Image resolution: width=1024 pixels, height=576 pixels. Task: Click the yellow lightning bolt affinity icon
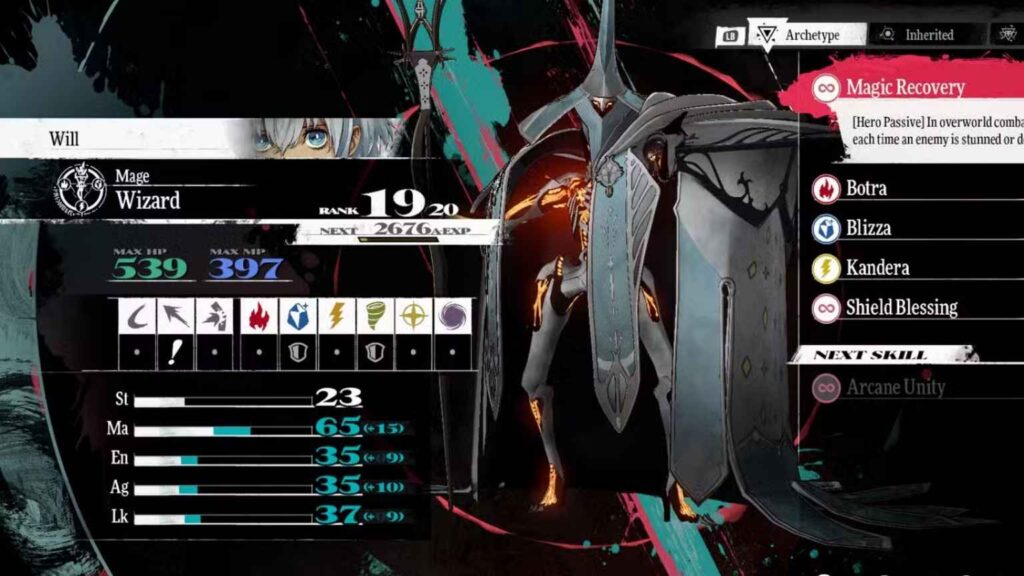point(337,316)
